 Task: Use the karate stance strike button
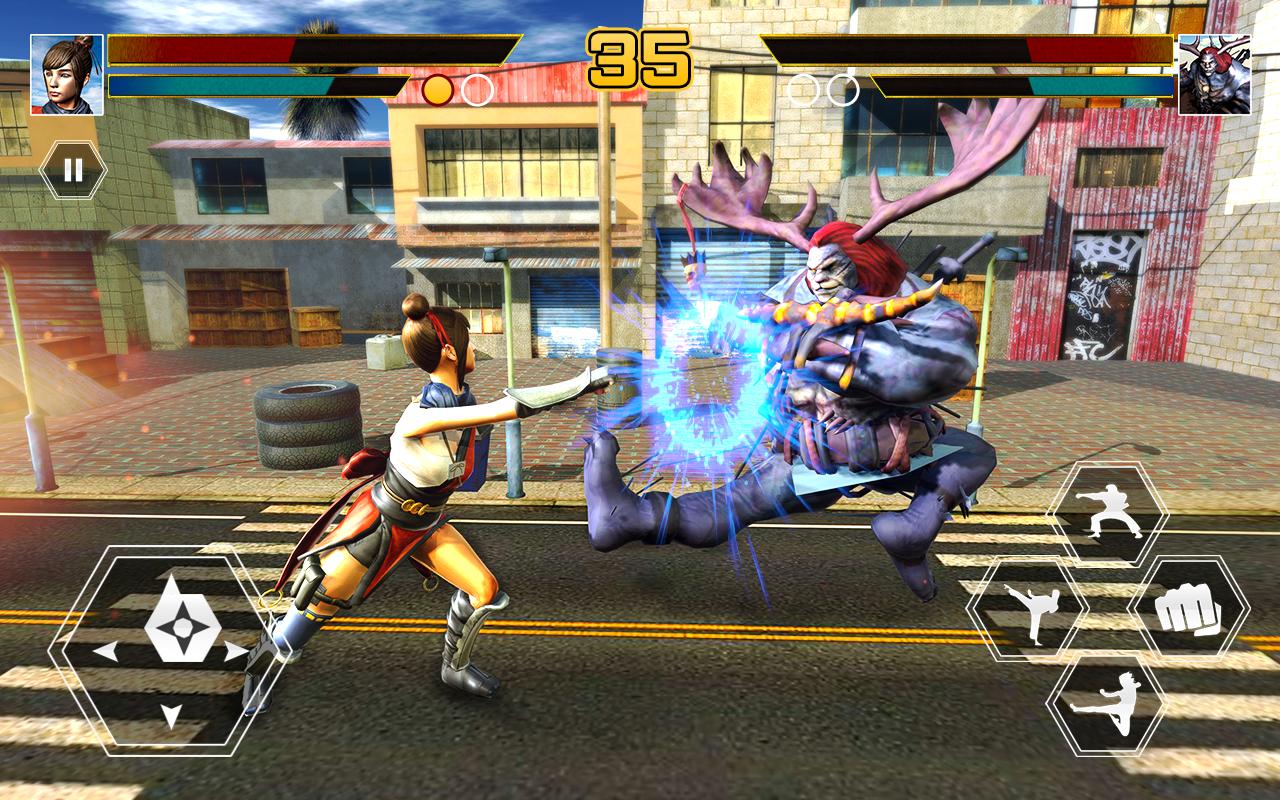point(1110,513)
